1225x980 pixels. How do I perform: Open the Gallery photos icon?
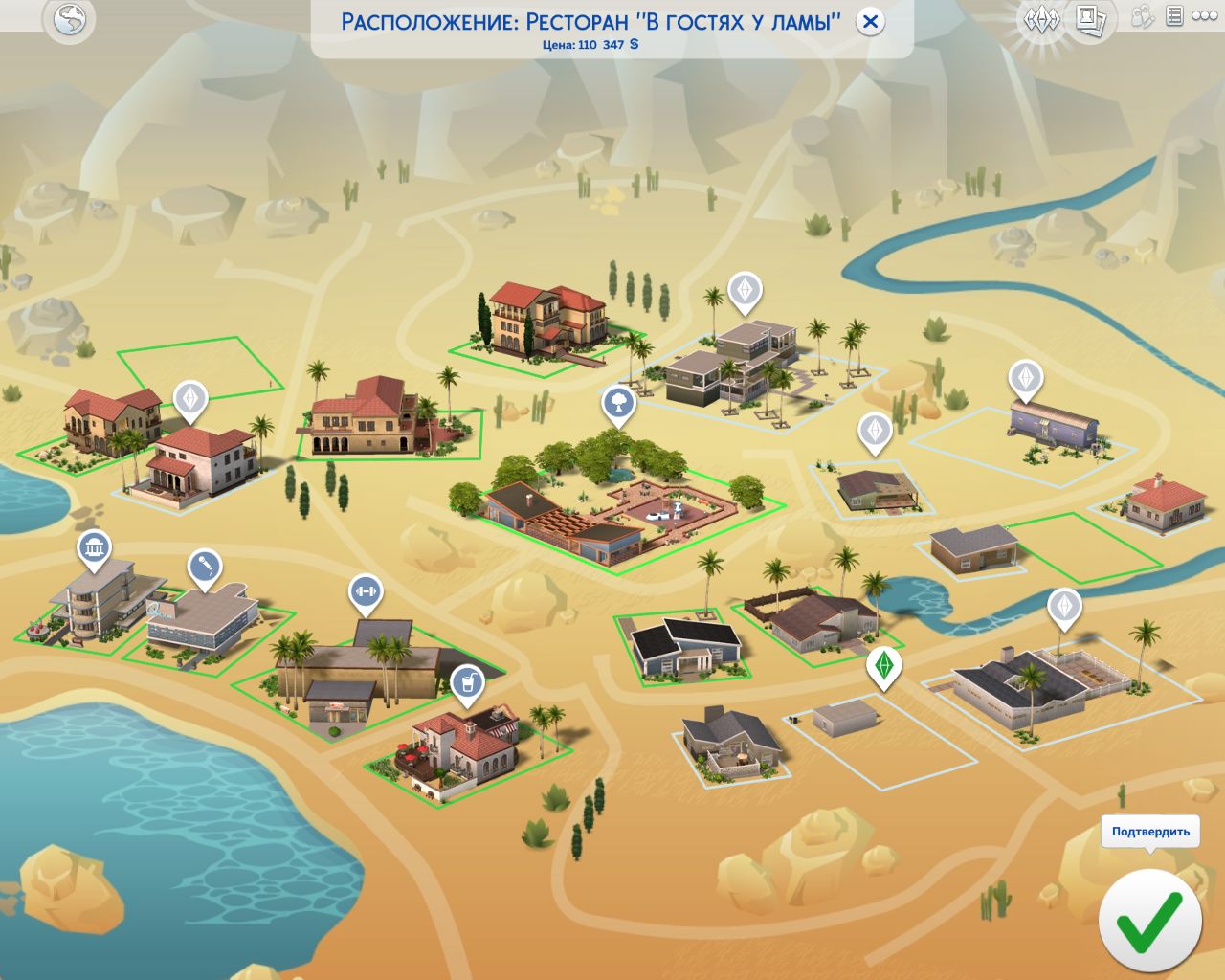(x=1090, y=19)
